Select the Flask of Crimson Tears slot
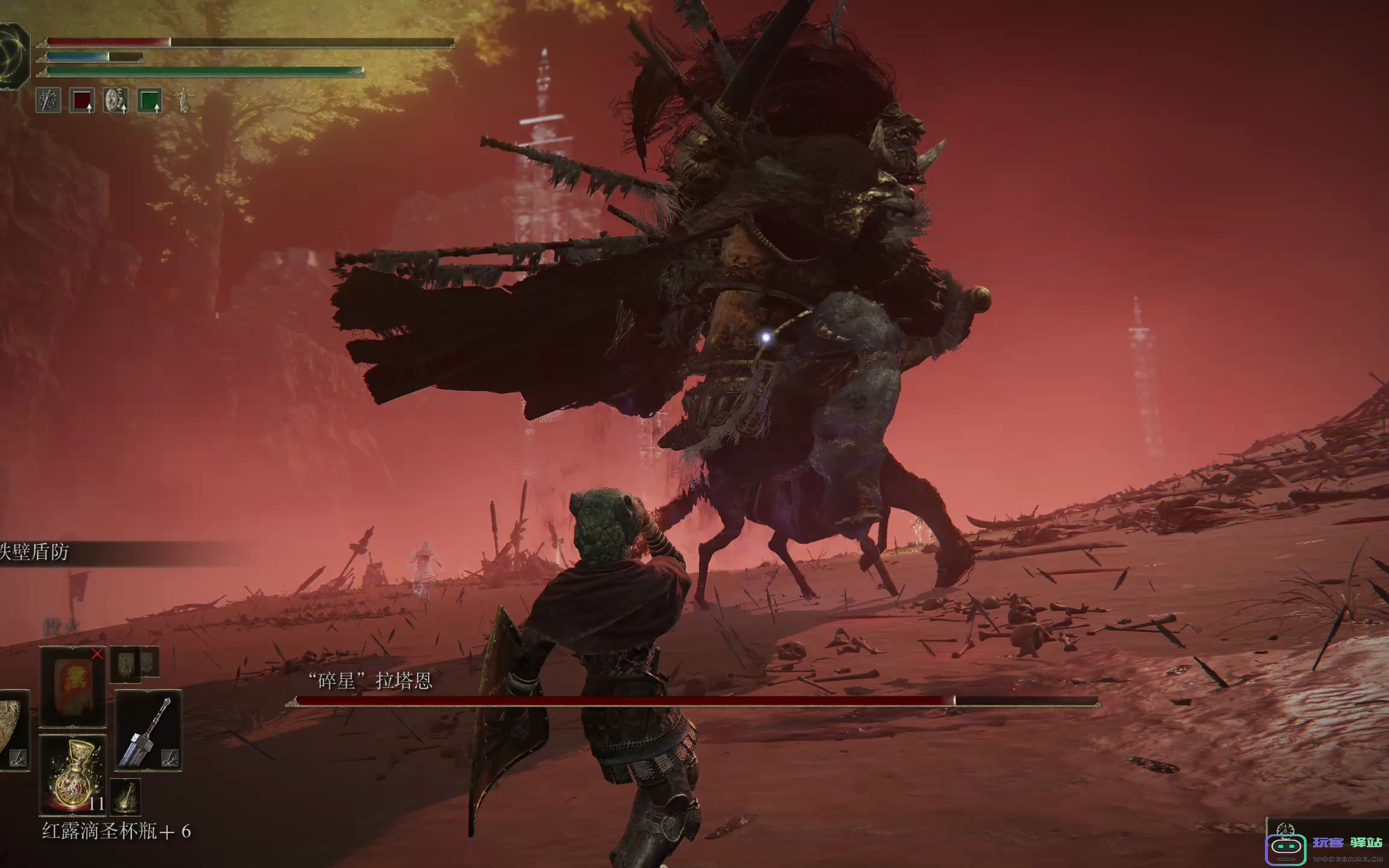Screen dimensions: 1389x868 [72, 774]
